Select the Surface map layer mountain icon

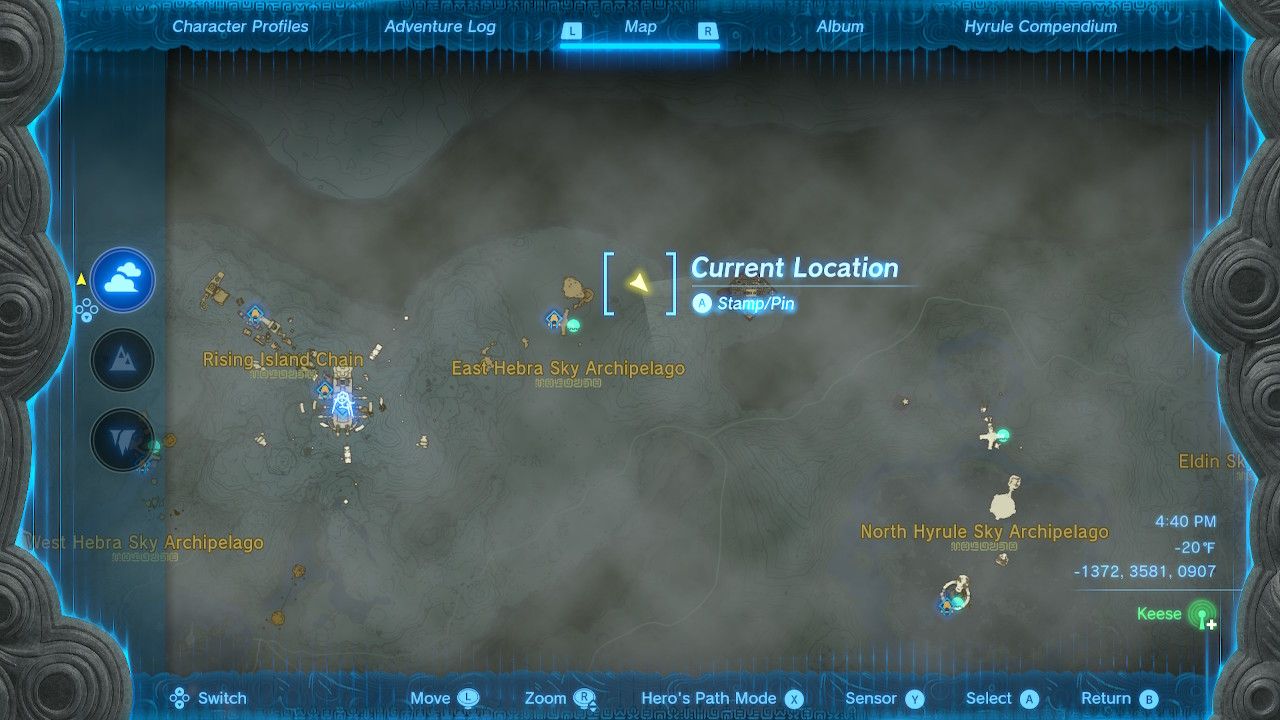click(x=121, y=359)
